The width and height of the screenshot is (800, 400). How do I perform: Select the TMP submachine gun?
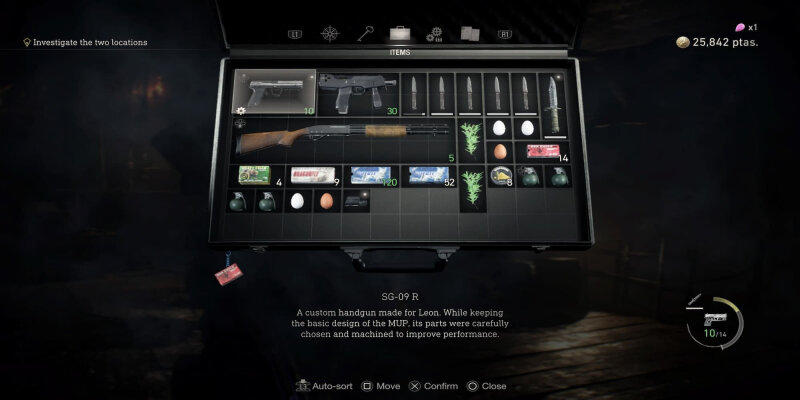356,93
